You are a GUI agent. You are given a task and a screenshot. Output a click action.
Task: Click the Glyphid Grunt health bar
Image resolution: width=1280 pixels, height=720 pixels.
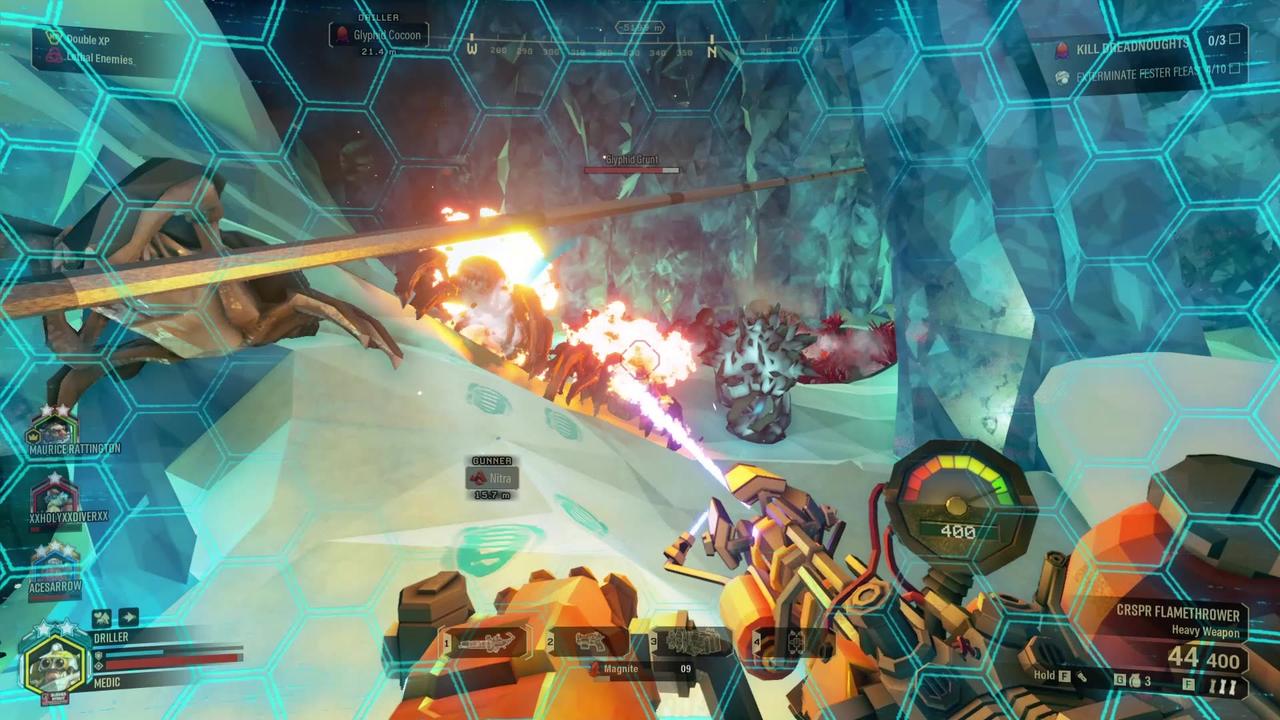pos(632,170)
